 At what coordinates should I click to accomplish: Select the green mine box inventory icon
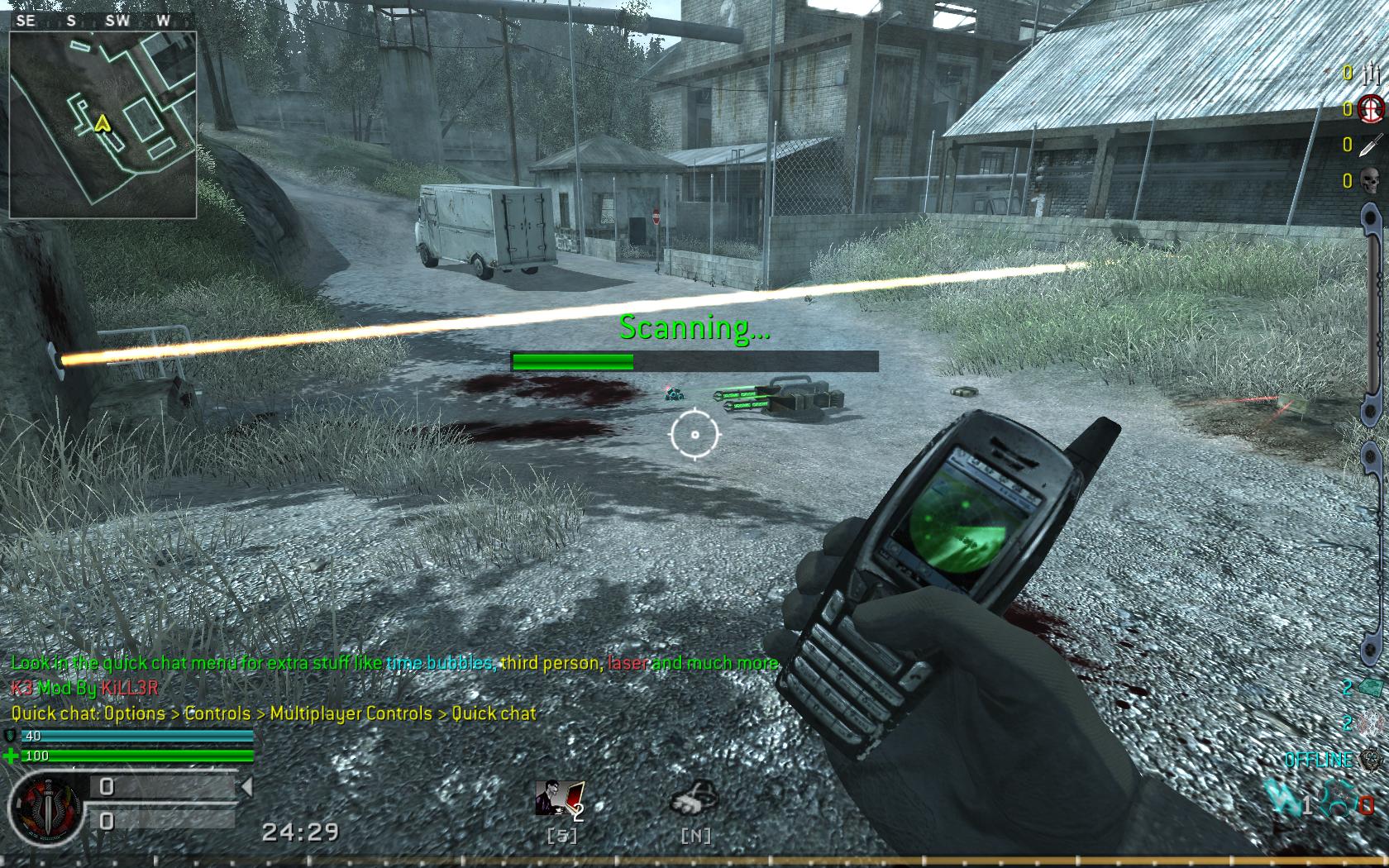click(1372, 688)
